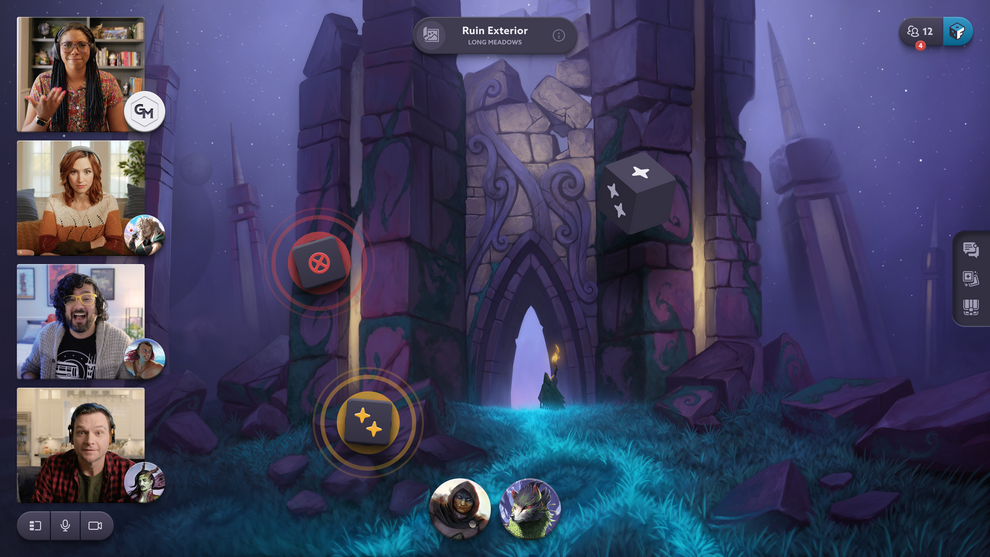Select the dark gray die with stars
The image size is (990, 557).
point(637,193)
